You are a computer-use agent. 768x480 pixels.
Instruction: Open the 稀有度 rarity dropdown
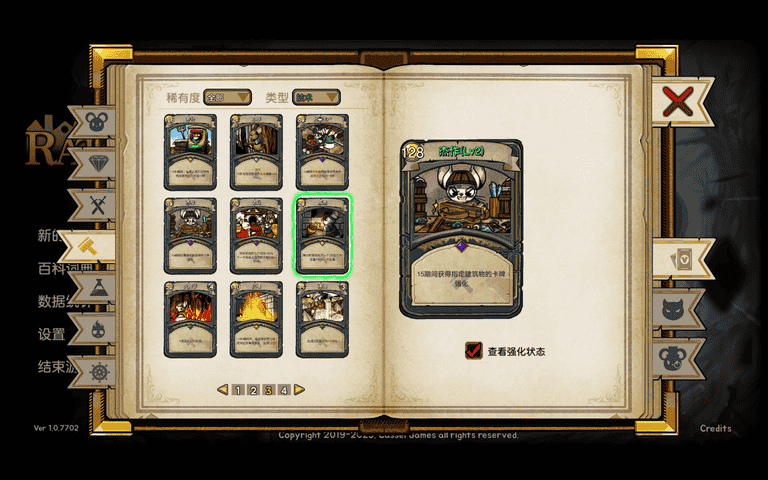[227, 97]
